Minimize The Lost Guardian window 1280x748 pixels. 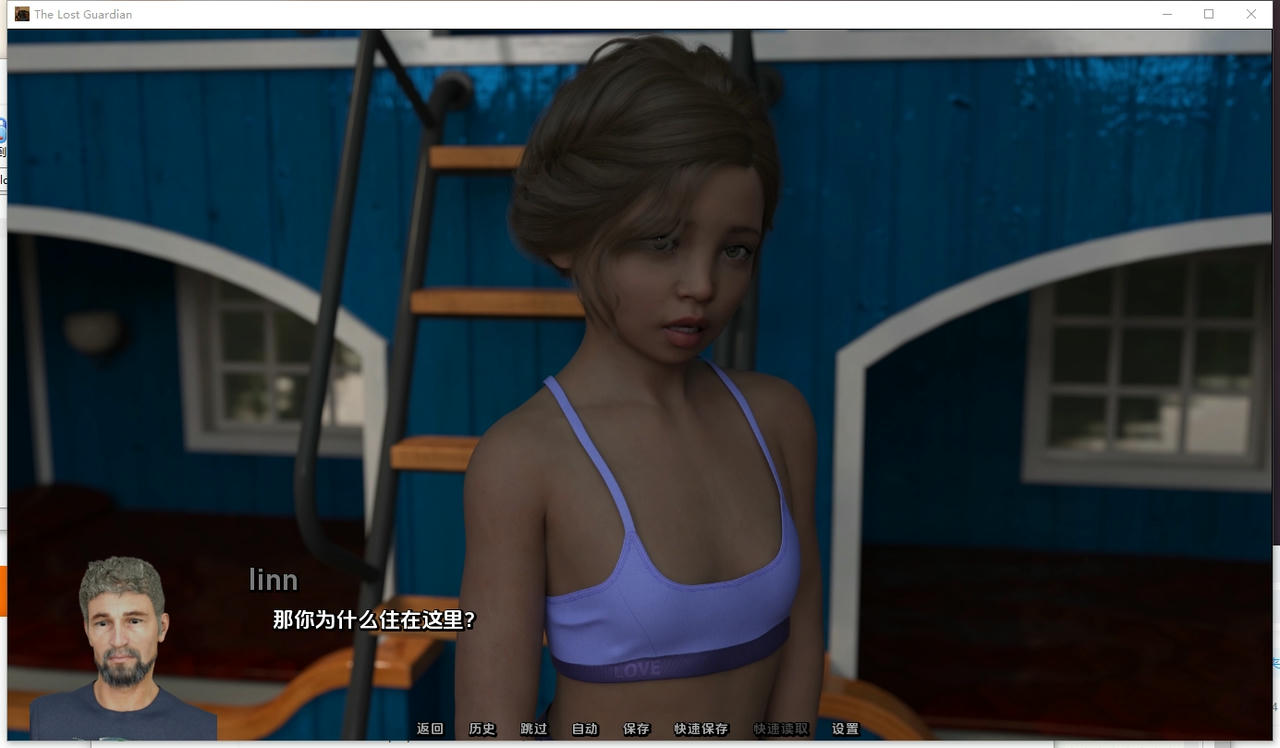click(1167, 14)
